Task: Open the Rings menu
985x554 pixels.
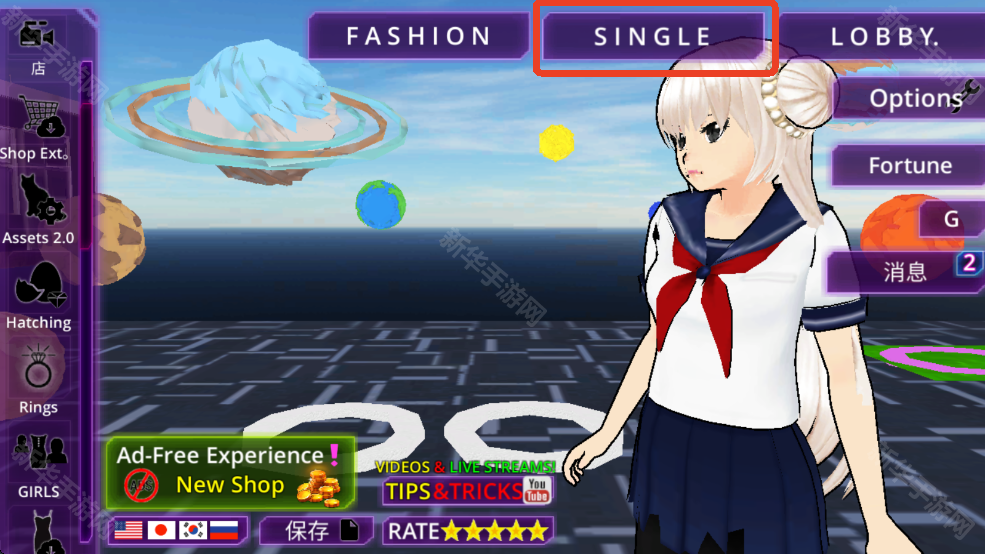Action: (38, 380)
